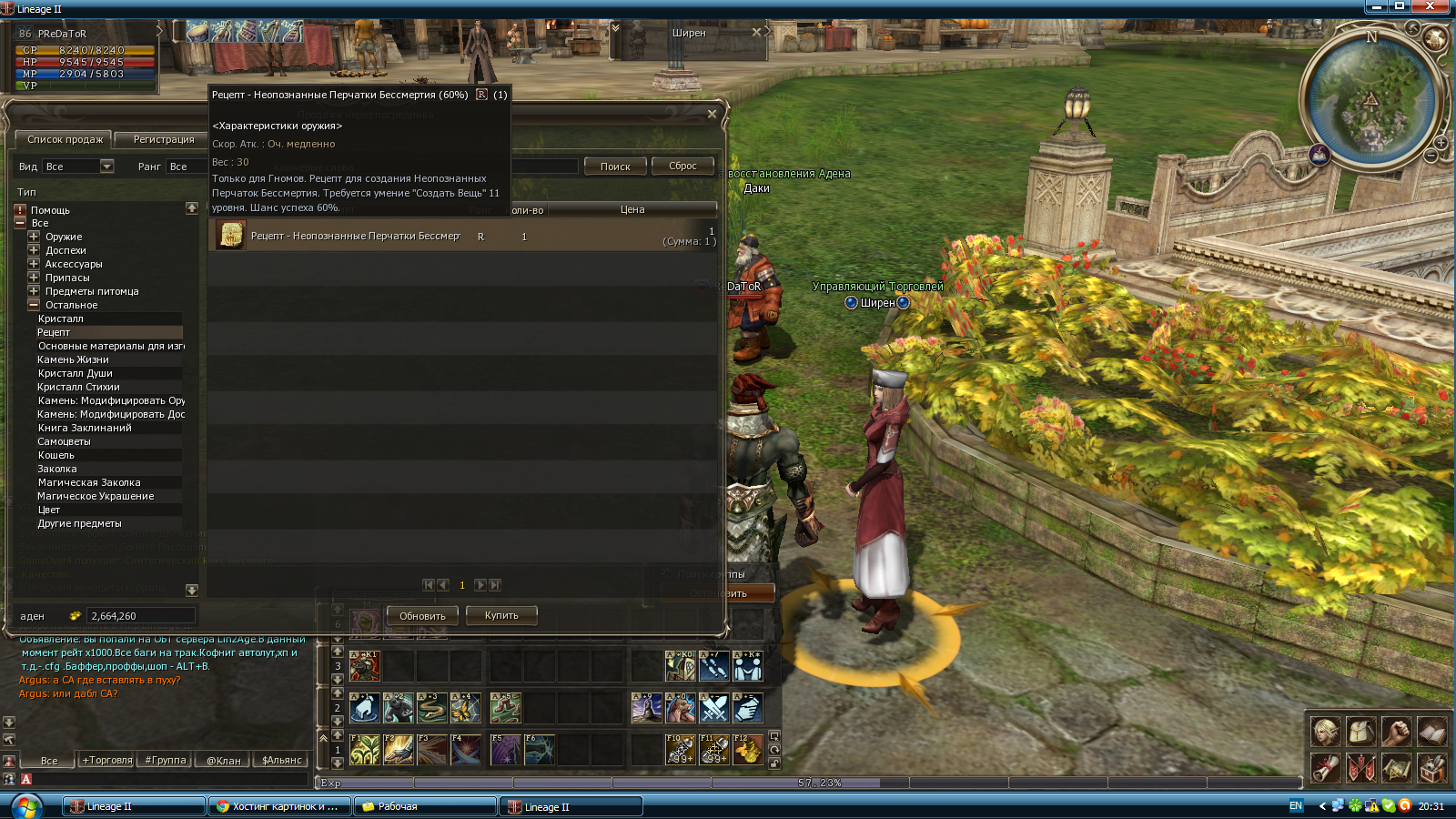
Task: Open the @Клан chat tab
Action: [x=224, y=761]
